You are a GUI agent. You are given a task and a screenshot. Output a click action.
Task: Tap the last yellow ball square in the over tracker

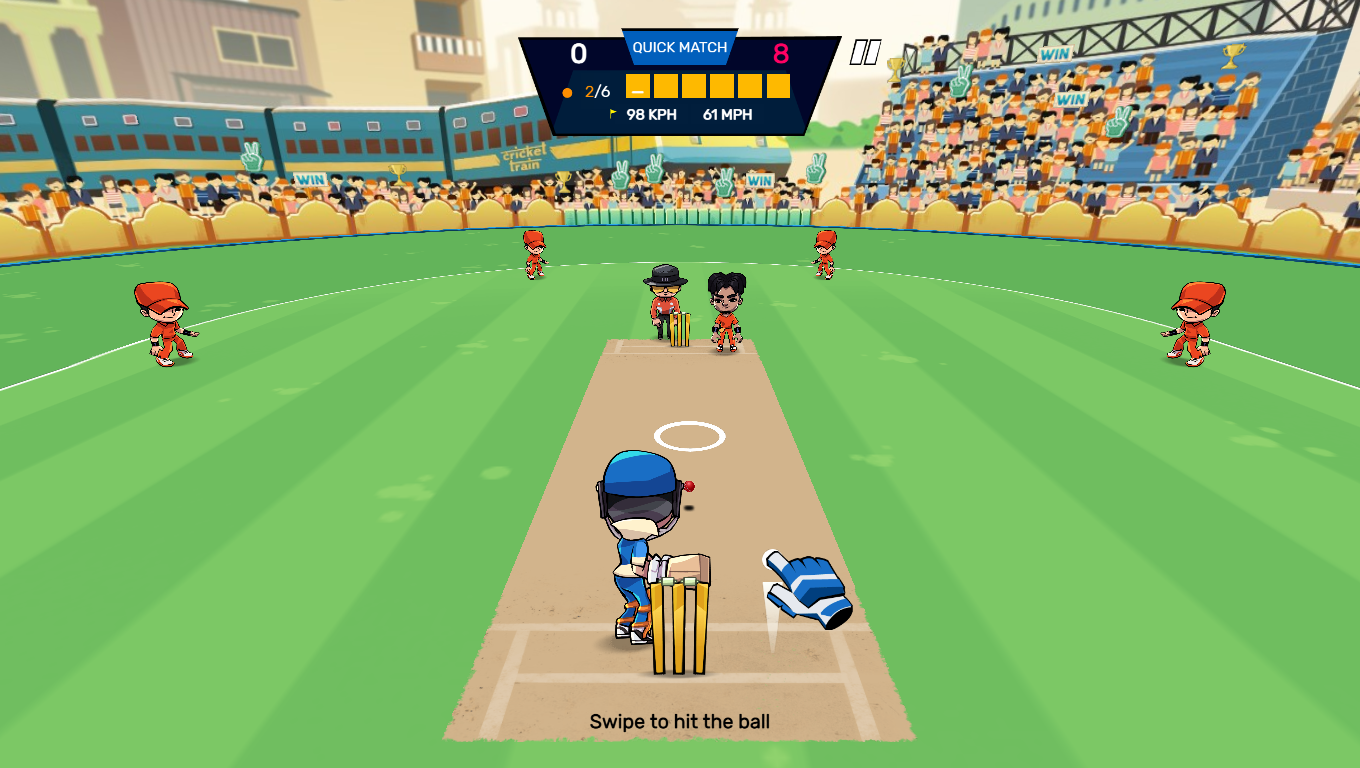(778, 88)
